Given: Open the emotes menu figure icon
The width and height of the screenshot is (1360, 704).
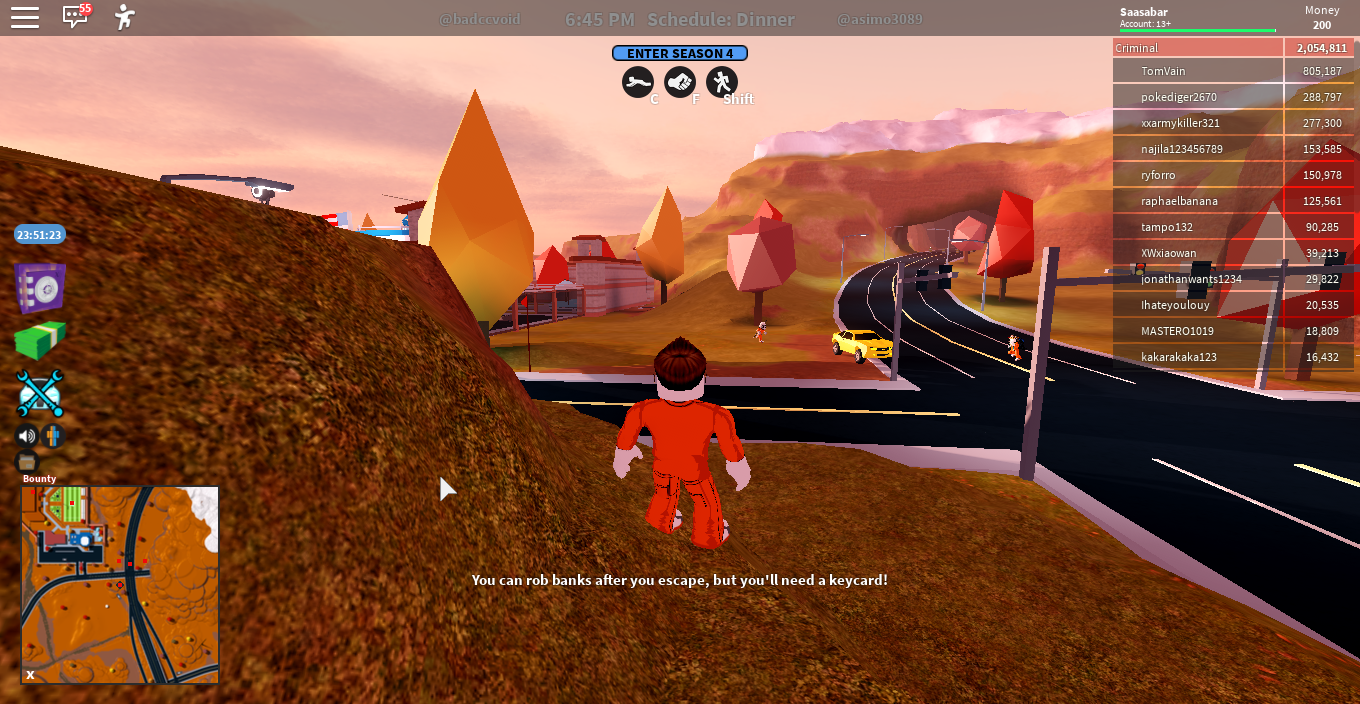Looking at the screenshot, I should pyautogui.click(x=124, y=17).
